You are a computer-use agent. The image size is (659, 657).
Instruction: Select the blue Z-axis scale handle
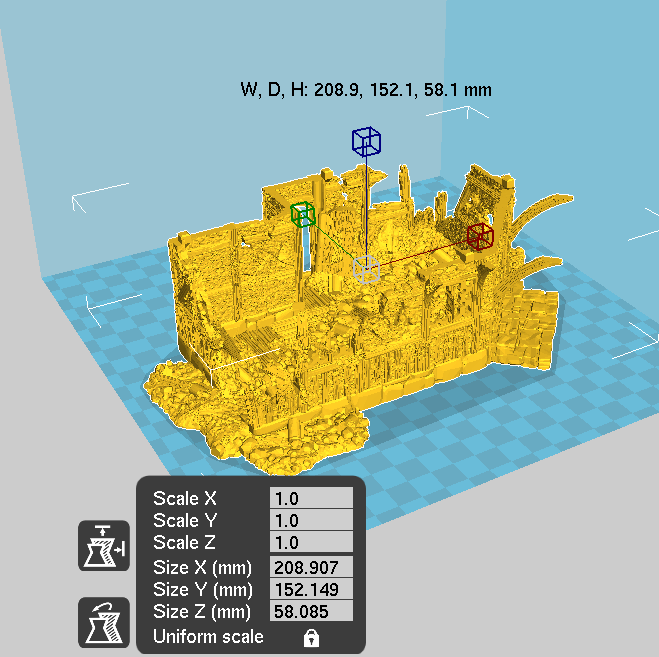coord(366,141)
